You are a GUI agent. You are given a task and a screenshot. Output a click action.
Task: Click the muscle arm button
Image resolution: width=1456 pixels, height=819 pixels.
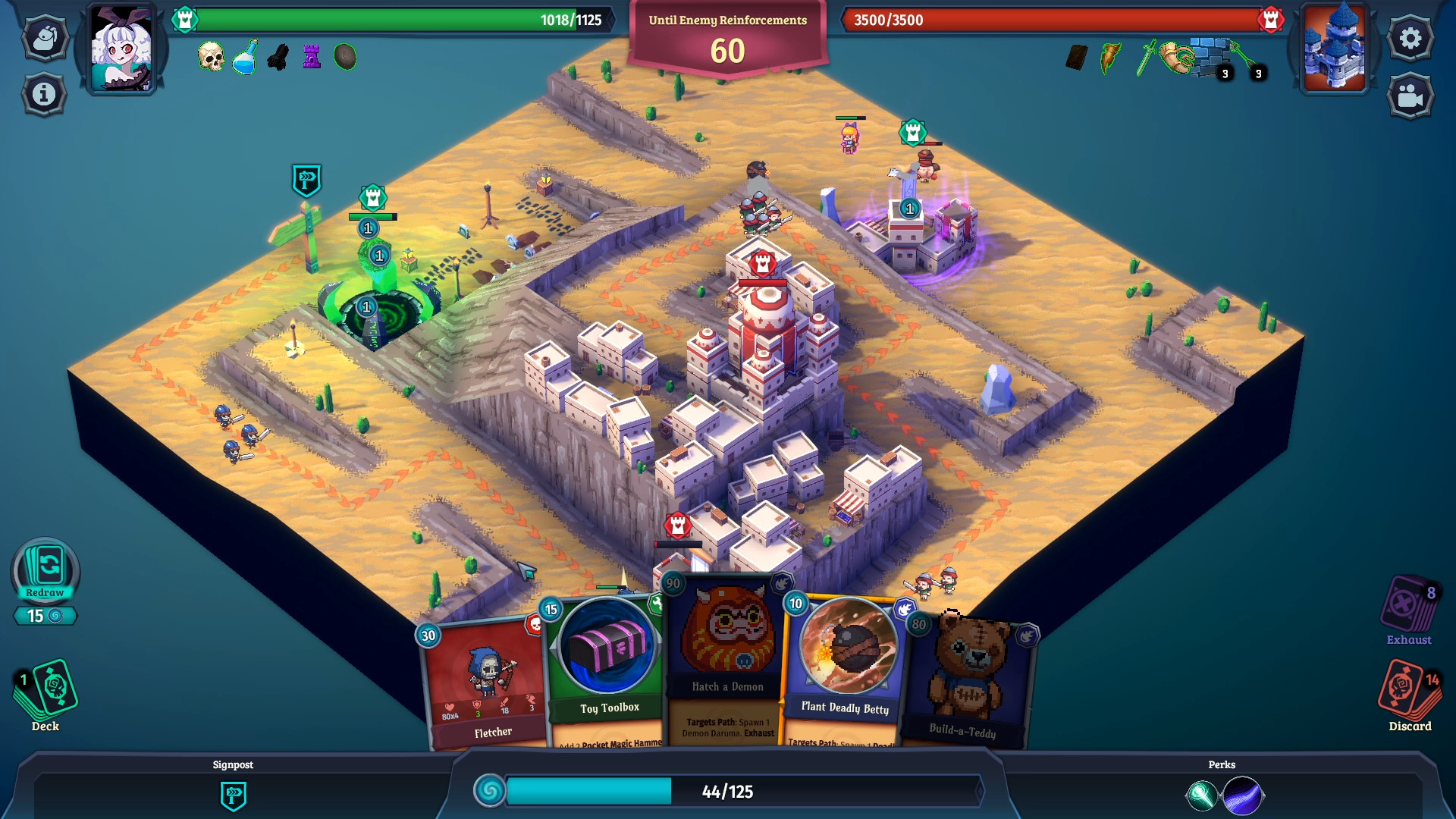(x=45, y=38)
